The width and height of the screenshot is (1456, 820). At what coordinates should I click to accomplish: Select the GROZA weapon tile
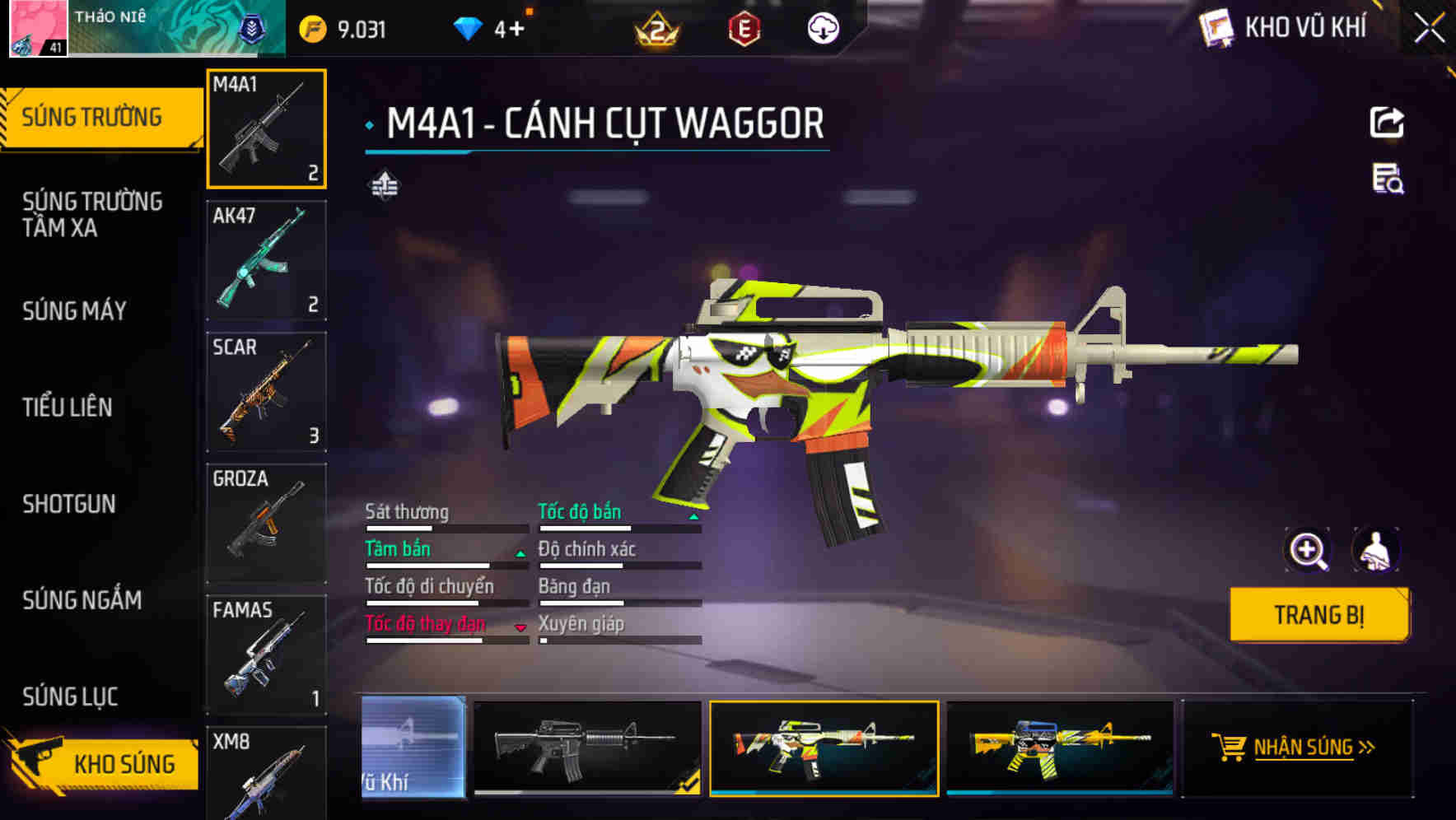point(266,524)
